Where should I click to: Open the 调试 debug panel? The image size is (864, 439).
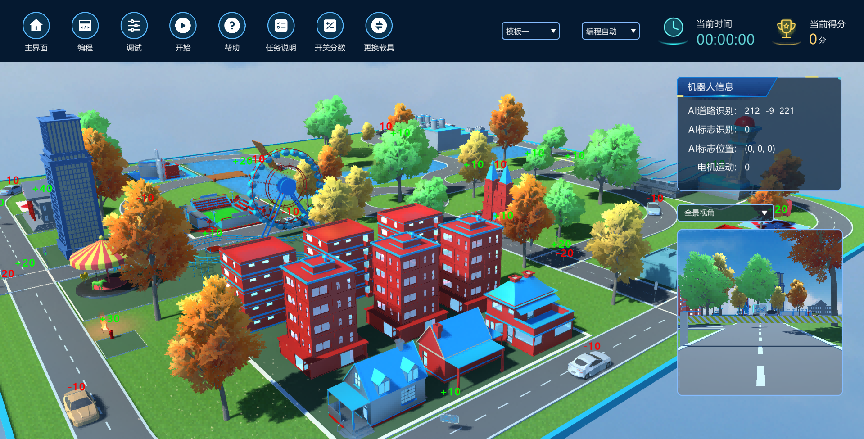[134, 25]
